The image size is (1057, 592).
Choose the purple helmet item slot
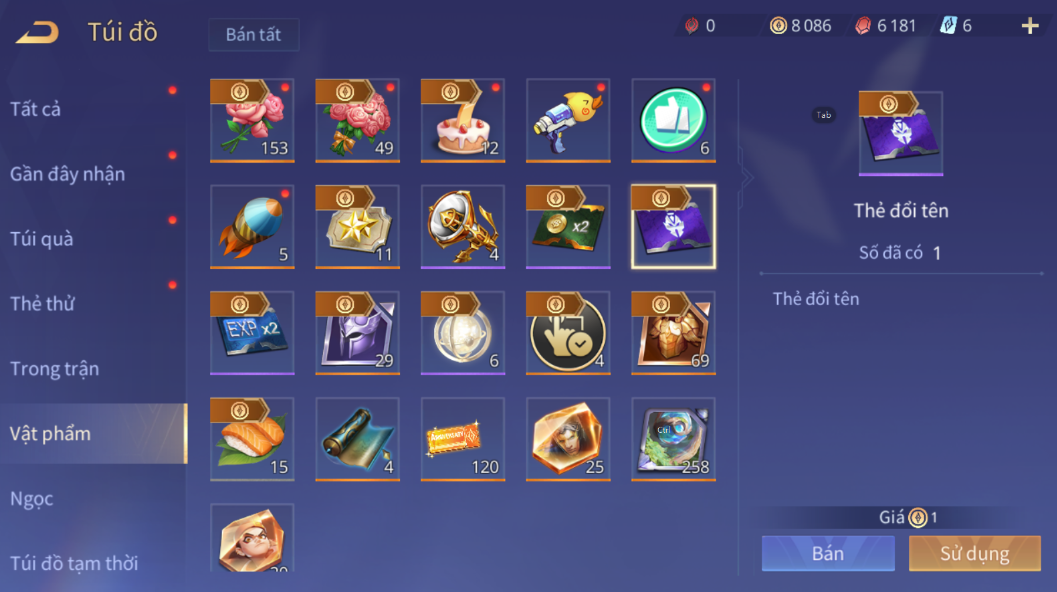click(357, 332)
